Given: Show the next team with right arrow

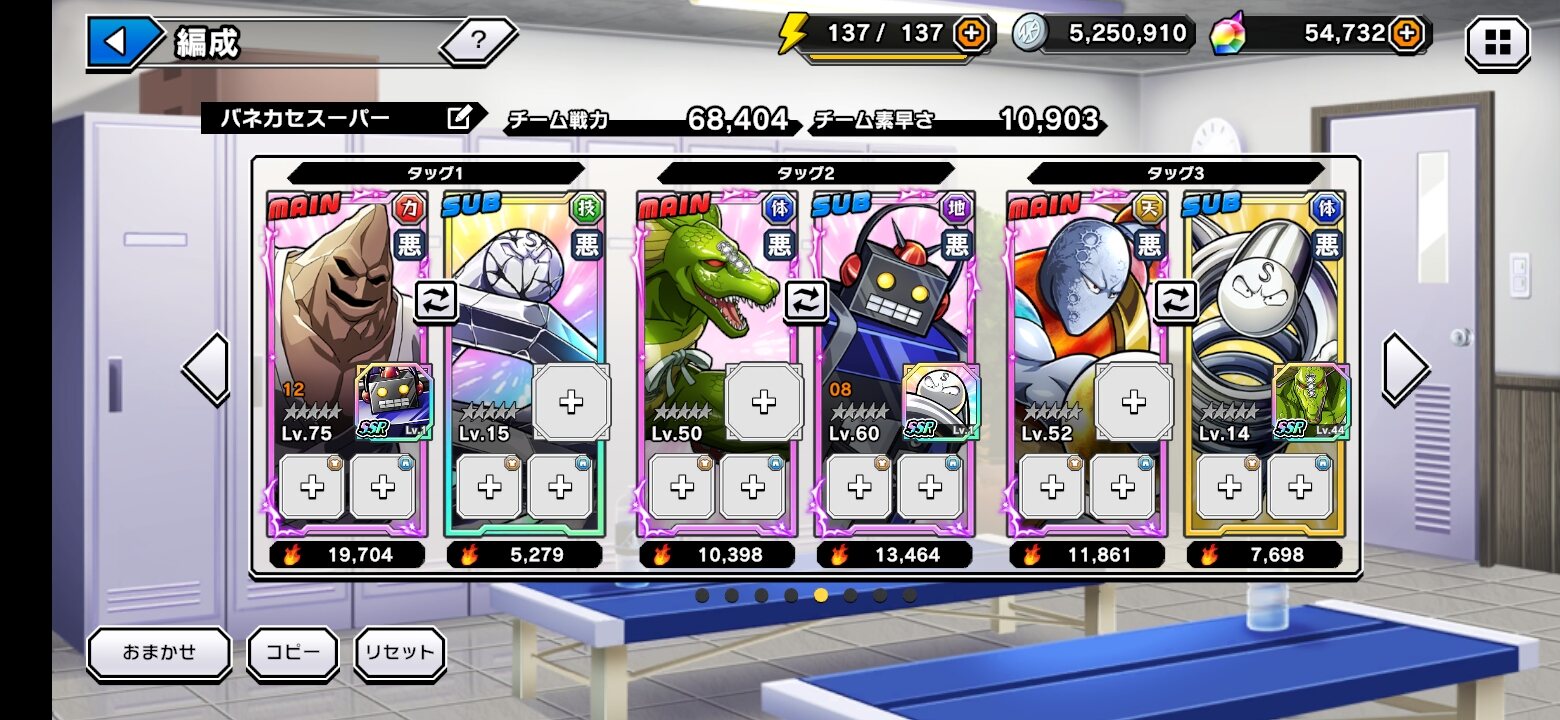Looking at the screenshot, I should (x=1405, y=369).
